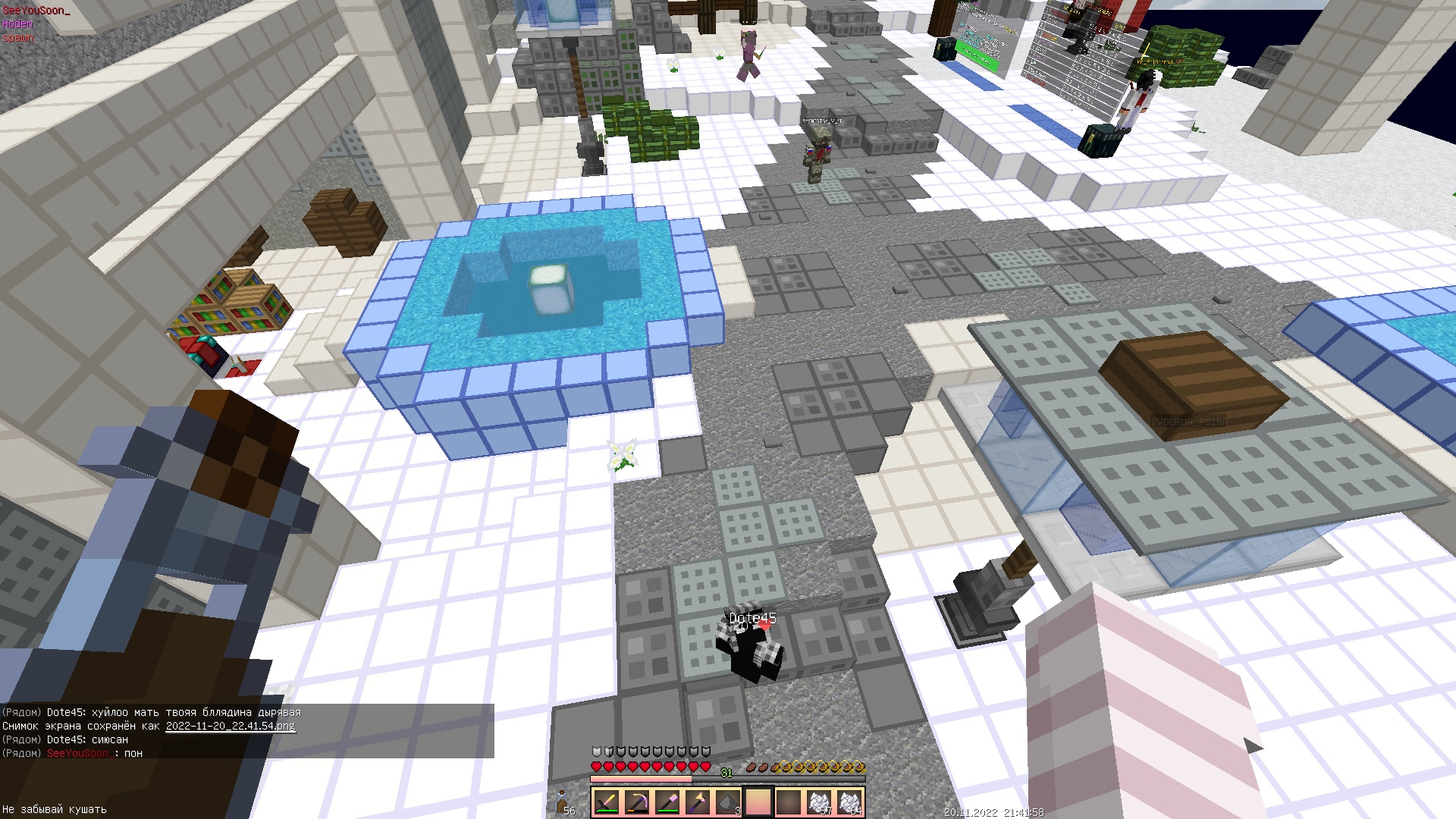
Task: Switch to the axe hotbar slot
Action: click(698, 802)
